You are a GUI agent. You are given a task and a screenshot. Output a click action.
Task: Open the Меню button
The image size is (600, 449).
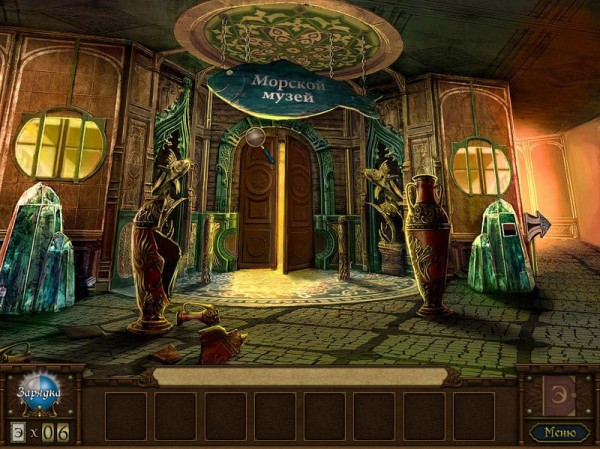(557, 432)
